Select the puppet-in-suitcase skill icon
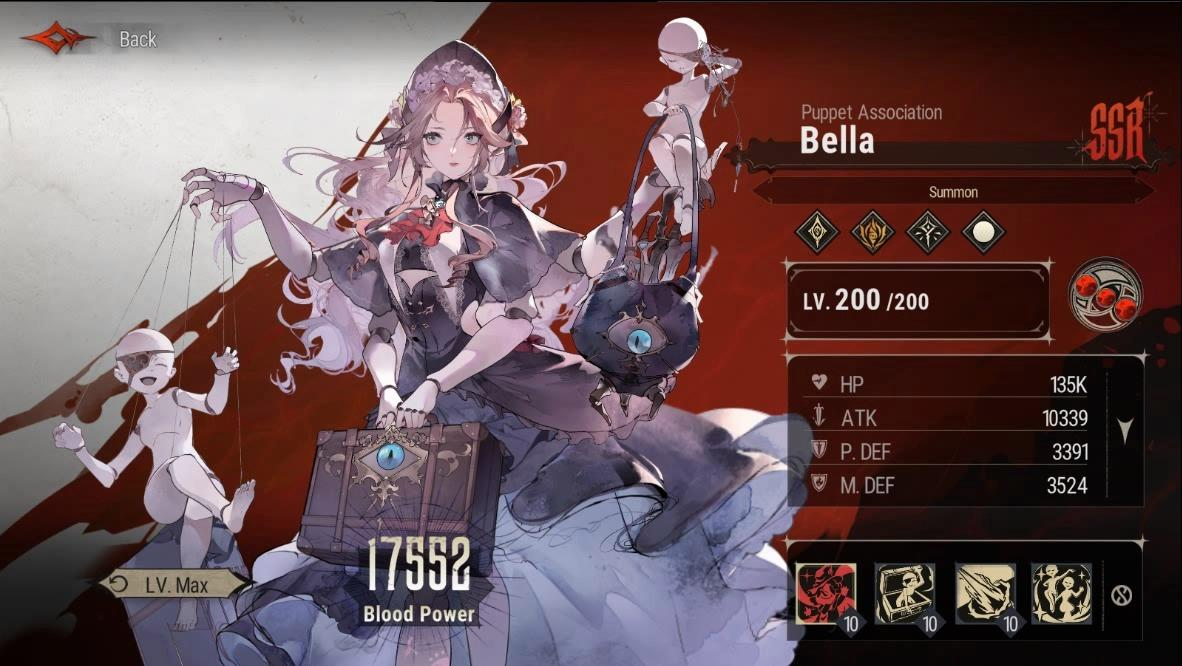Screen dimensions: 1182x666 (x=905, y=593)
